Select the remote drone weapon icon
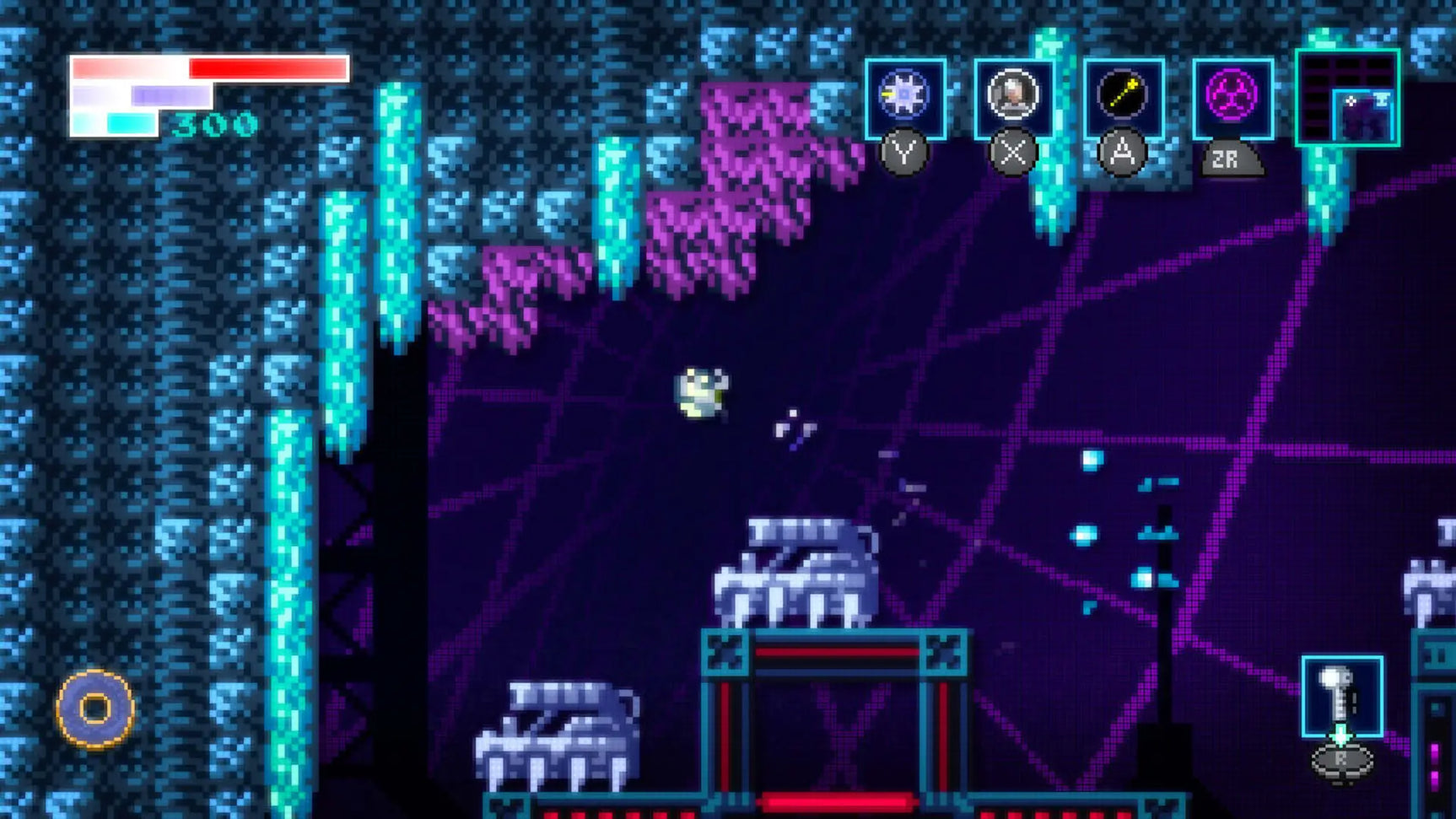Viewport: 1456px width, 819px height. pyautogui.click(x=1012, y=93)
